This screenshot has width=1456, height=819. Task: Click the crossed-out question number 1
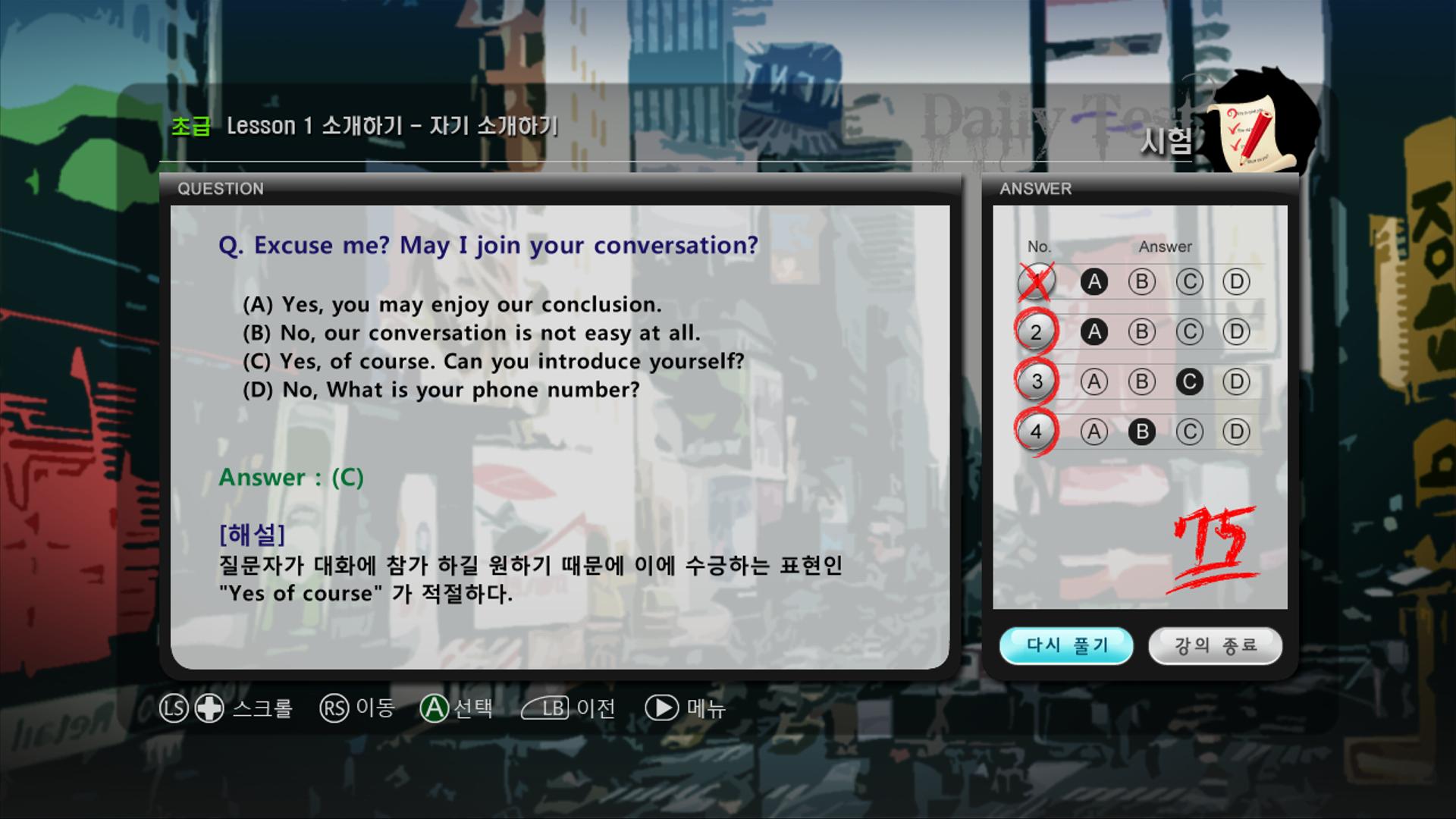[x=1037, y=280]
